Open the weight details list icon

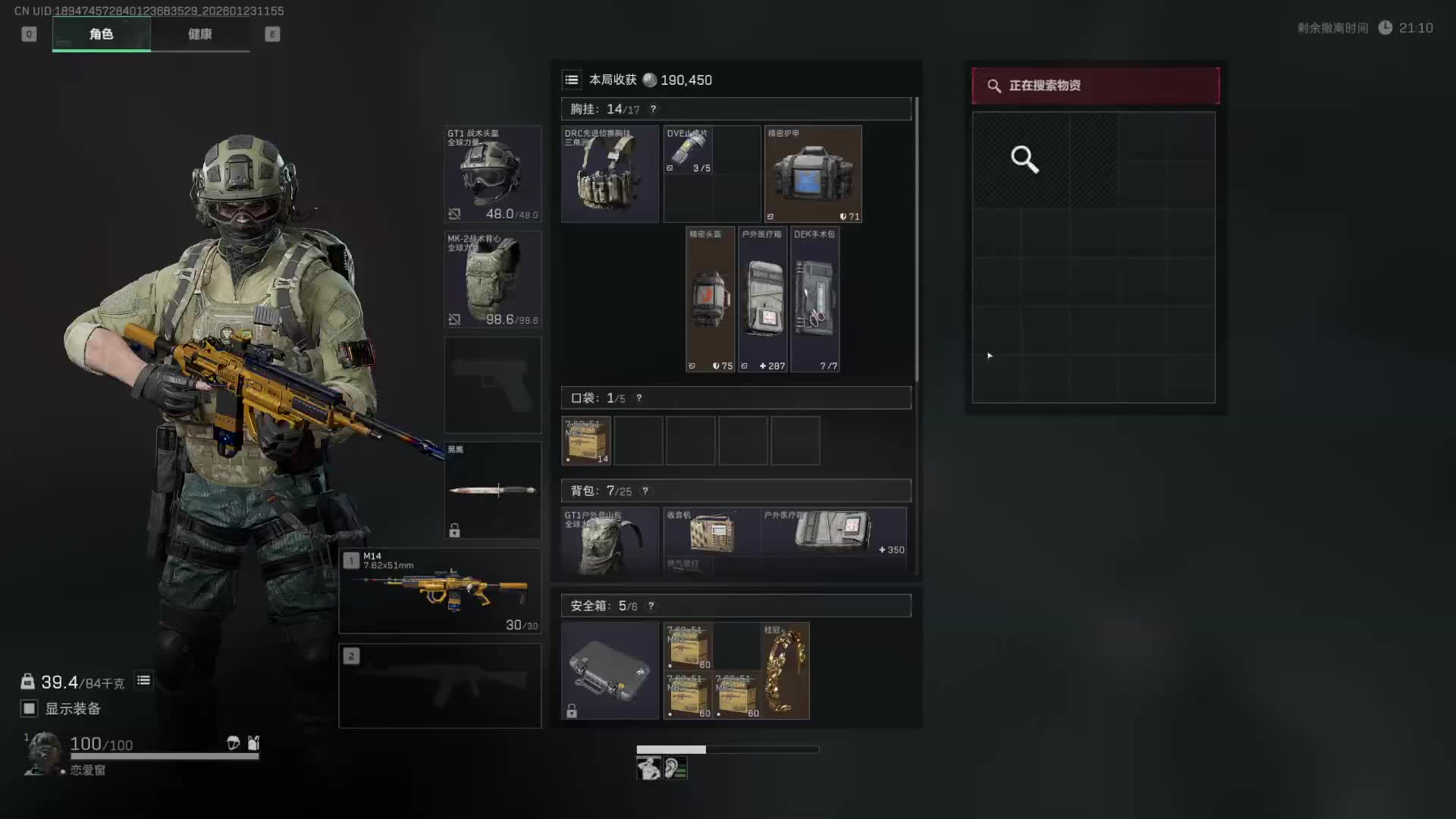[x=143, y=680]
